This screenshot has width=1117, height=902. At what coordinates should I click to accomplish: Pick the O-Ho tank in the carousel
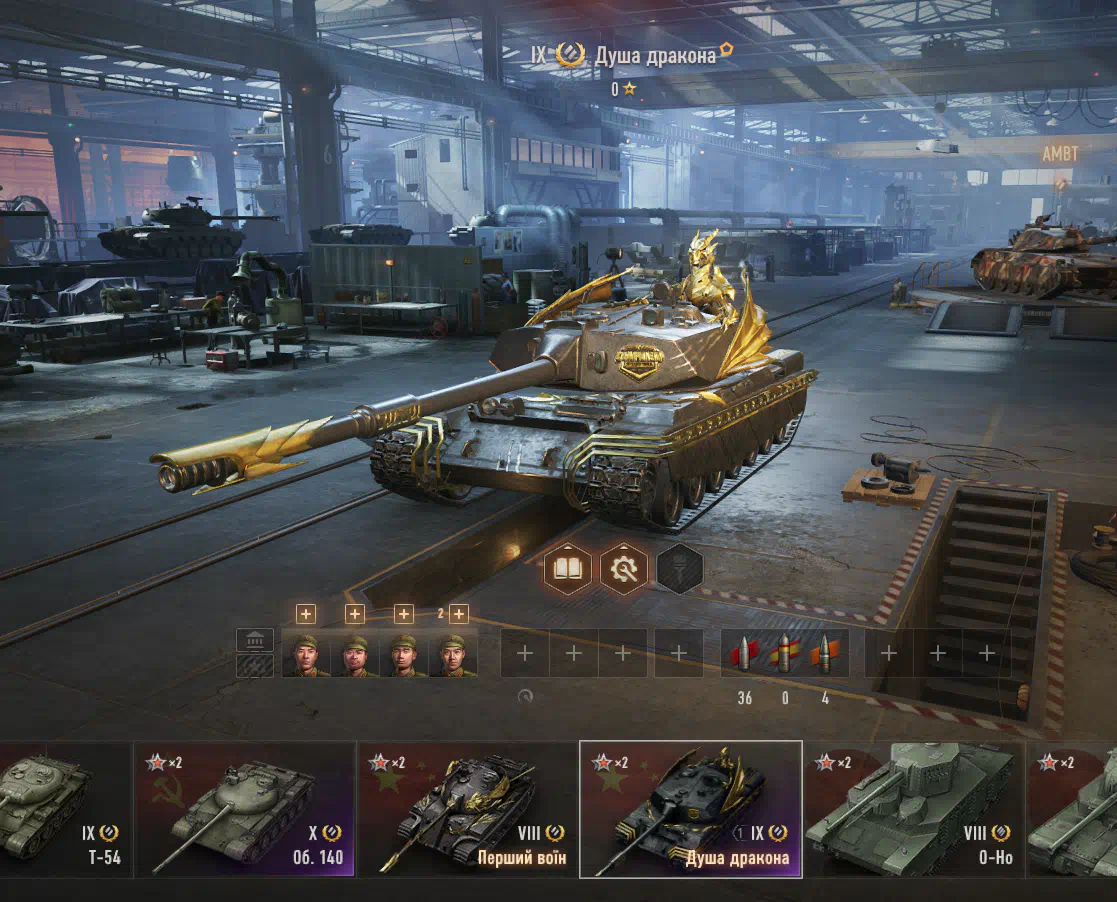click(912, 809)
